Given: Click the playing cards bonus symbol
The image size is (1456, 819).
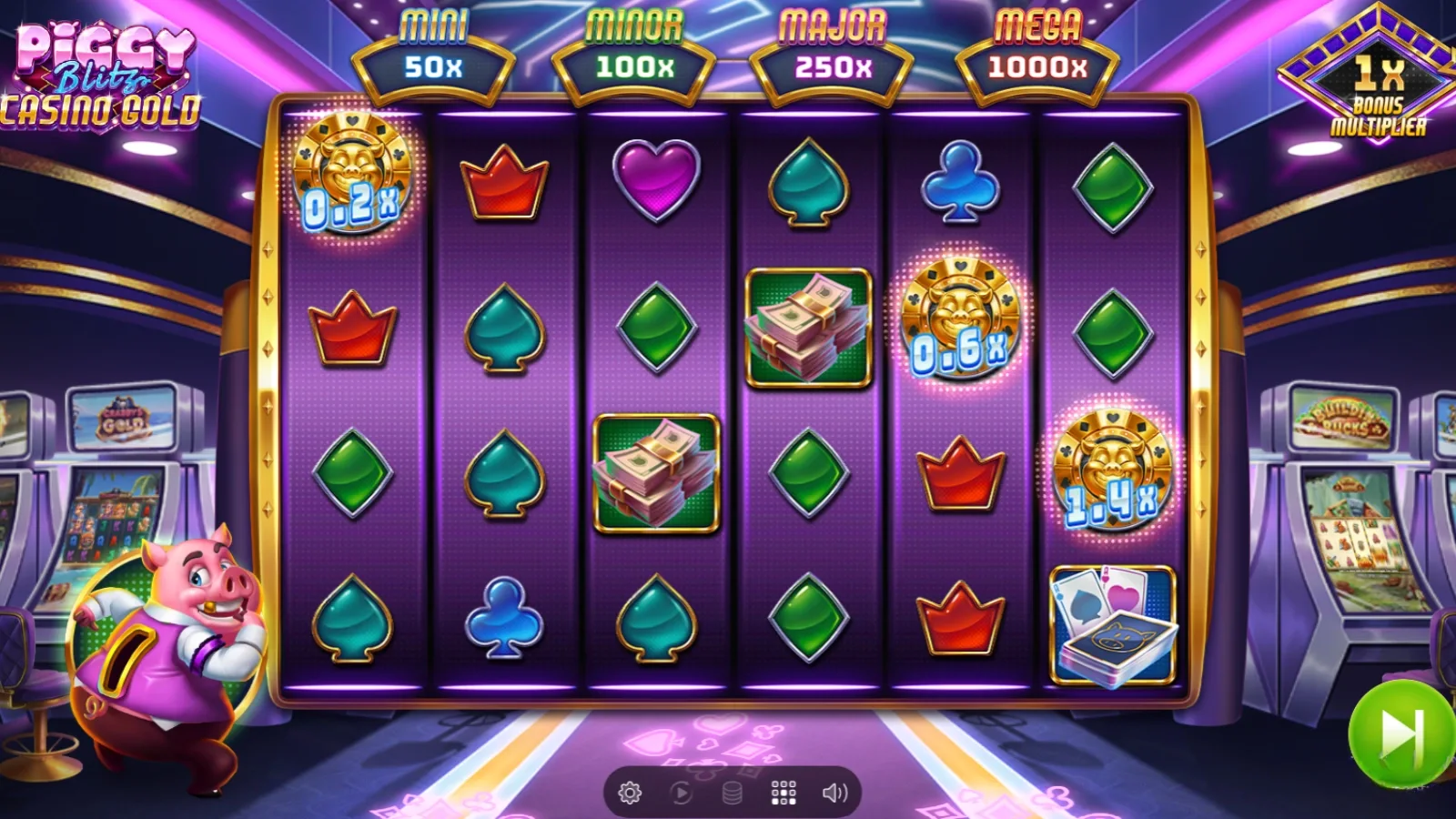Looking at the screenshot, I should pos(1112,623).
